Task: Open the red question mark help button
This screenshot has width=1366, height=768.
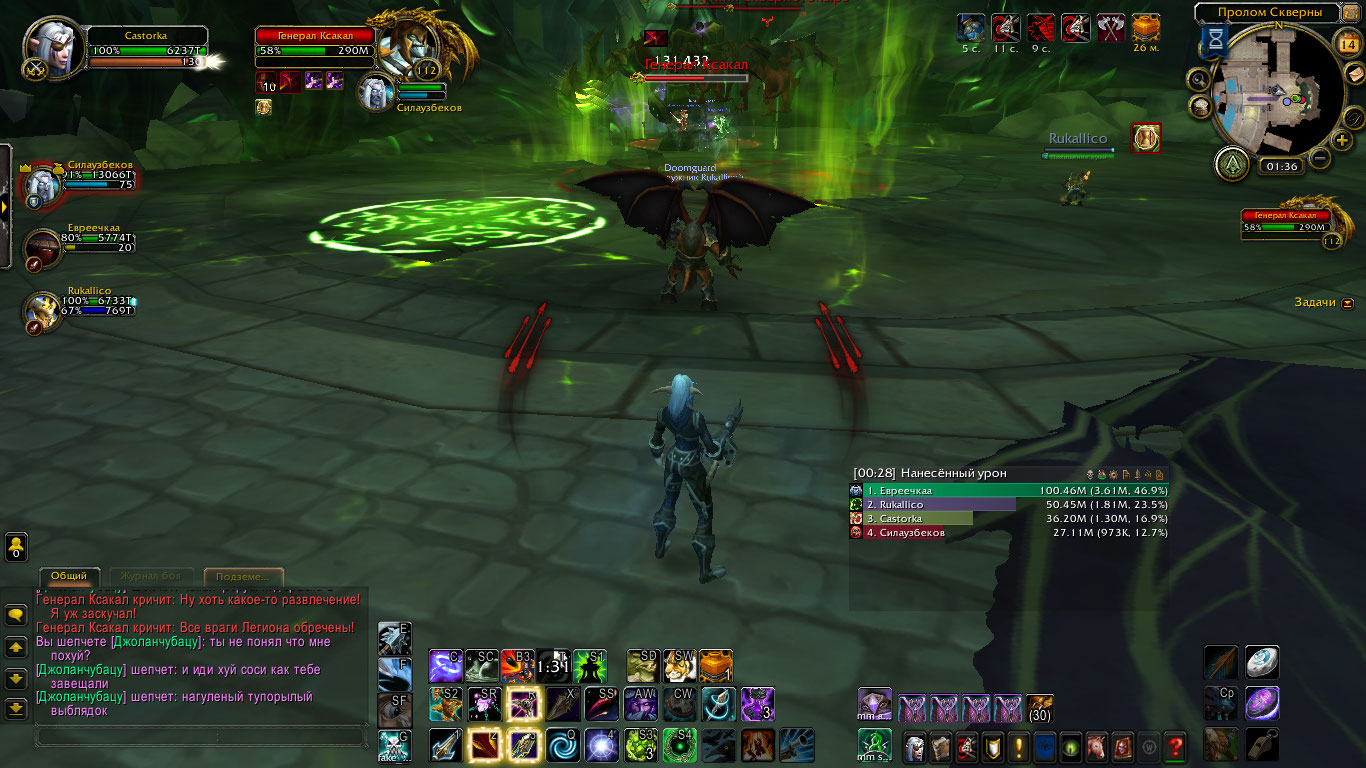Action: (x=1175, y=746)
